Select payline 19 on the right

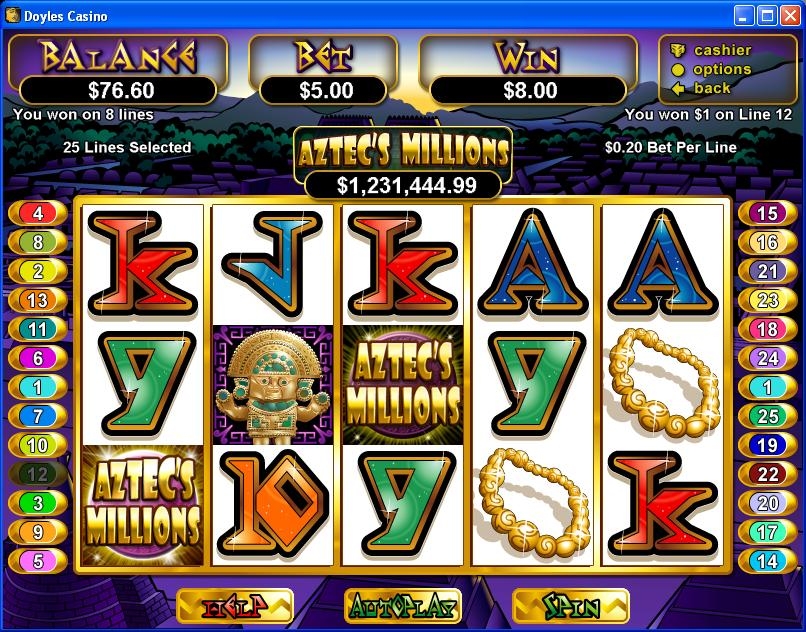coord(767,445)
